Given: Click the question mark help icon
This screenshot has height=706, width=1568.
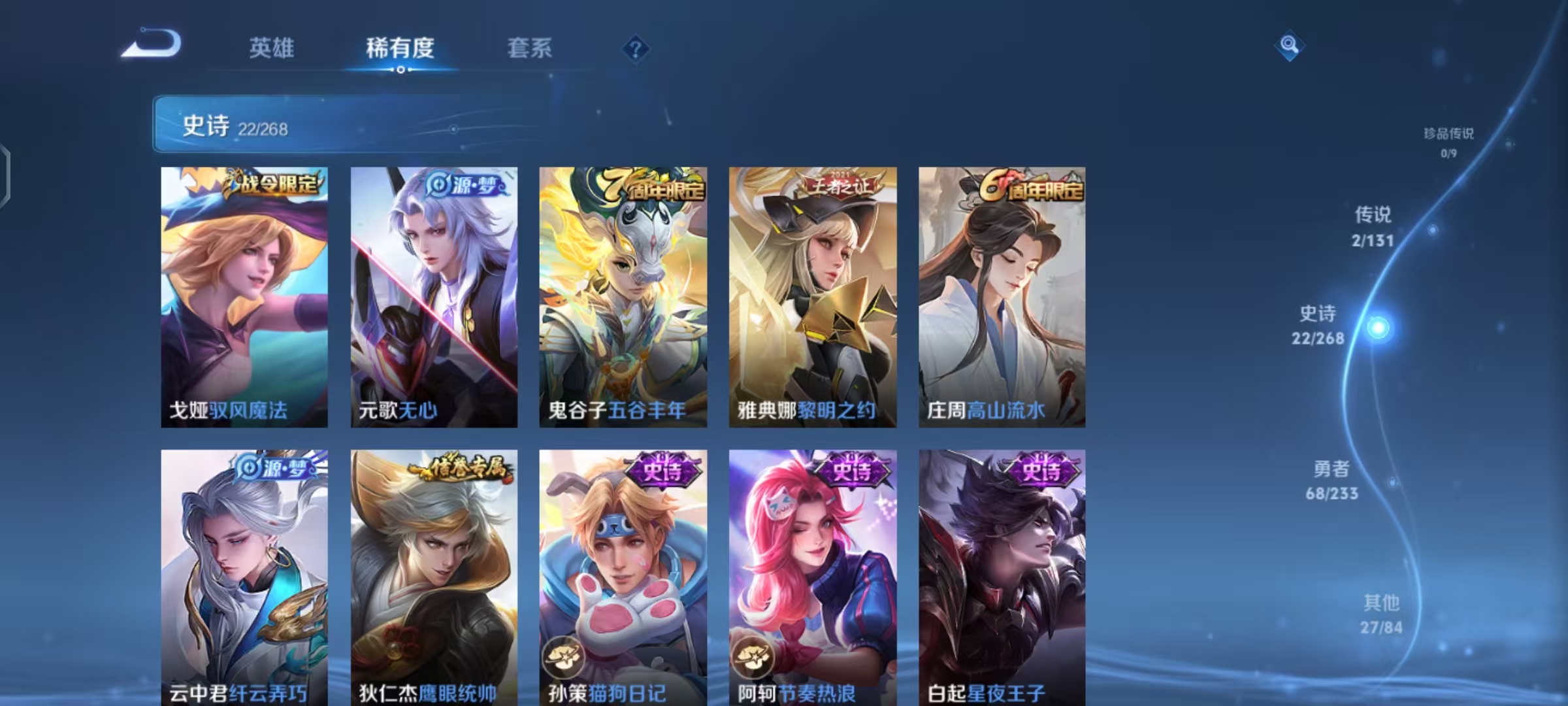Looking at the screenshot, I should click(x=634, y=49).
